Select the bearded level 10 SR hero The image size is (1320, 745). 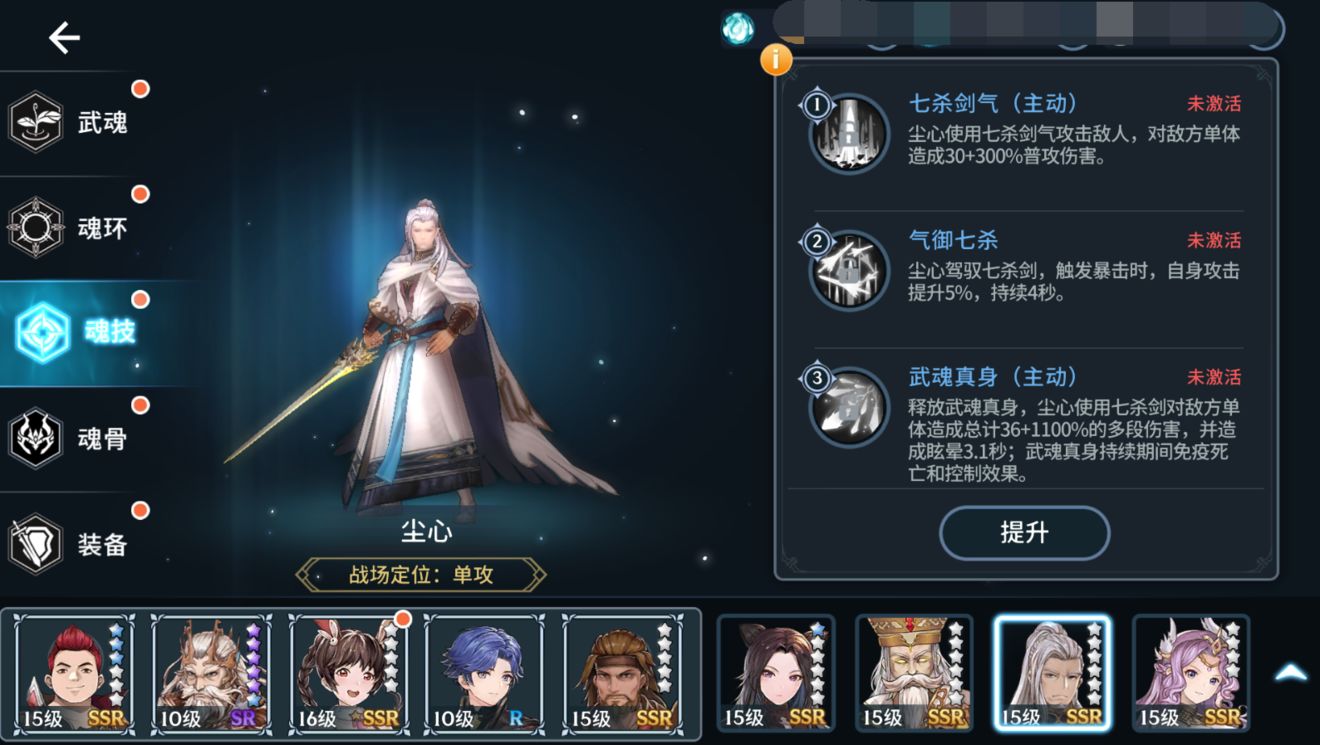coord(210,670)
